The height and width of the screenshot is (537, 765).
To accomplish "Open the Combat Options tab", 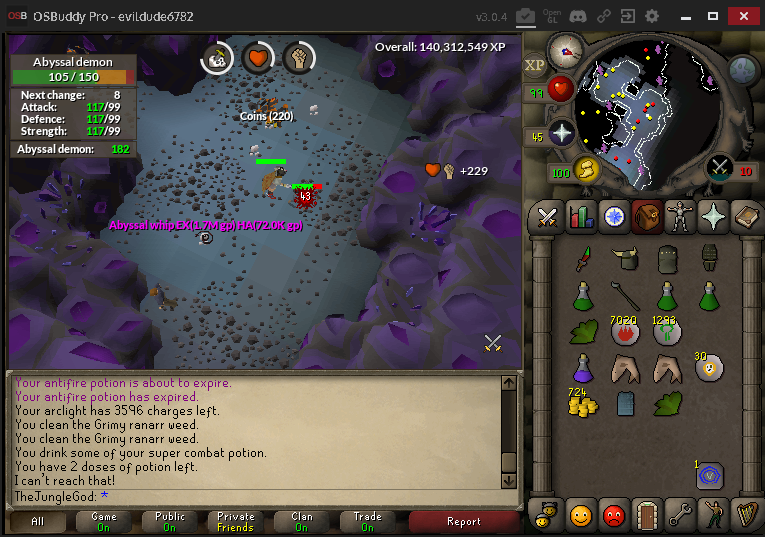I will click(548, 216).
